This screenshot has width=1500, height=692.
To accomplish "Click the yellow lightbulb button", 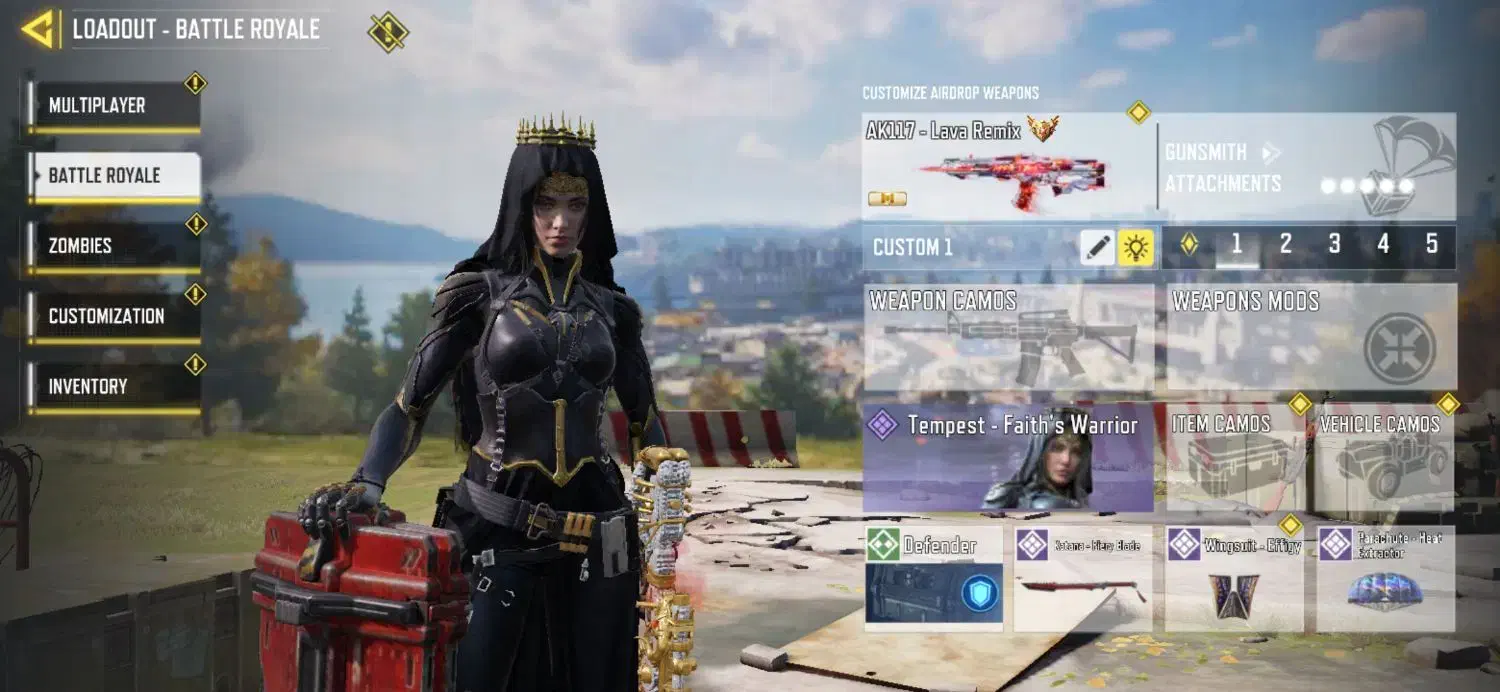I will coord(1136,247).
